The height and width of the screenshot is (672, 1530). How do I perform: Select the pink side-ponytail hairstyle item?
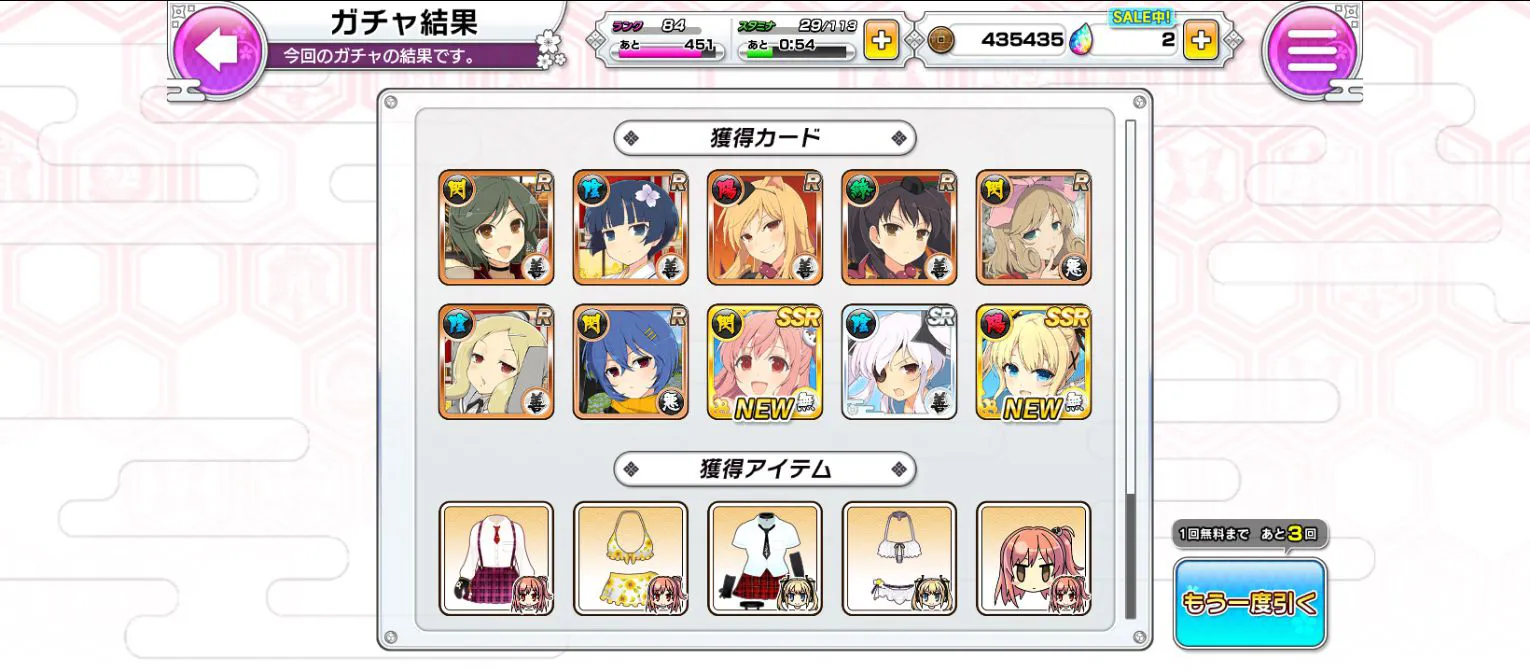[x=1034, y=558]
